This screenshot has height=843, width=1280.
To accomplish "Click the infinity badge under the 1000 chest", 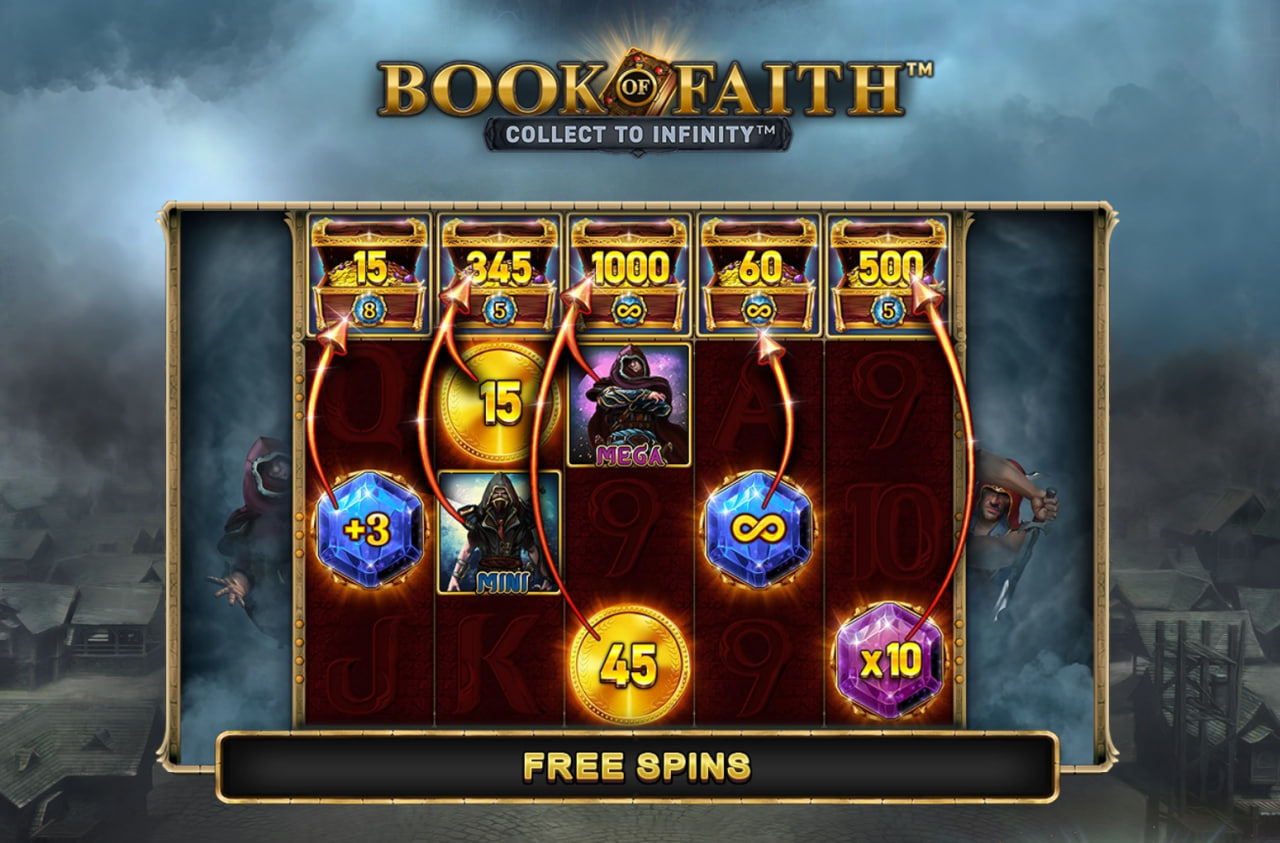I will tap(629, 311).
